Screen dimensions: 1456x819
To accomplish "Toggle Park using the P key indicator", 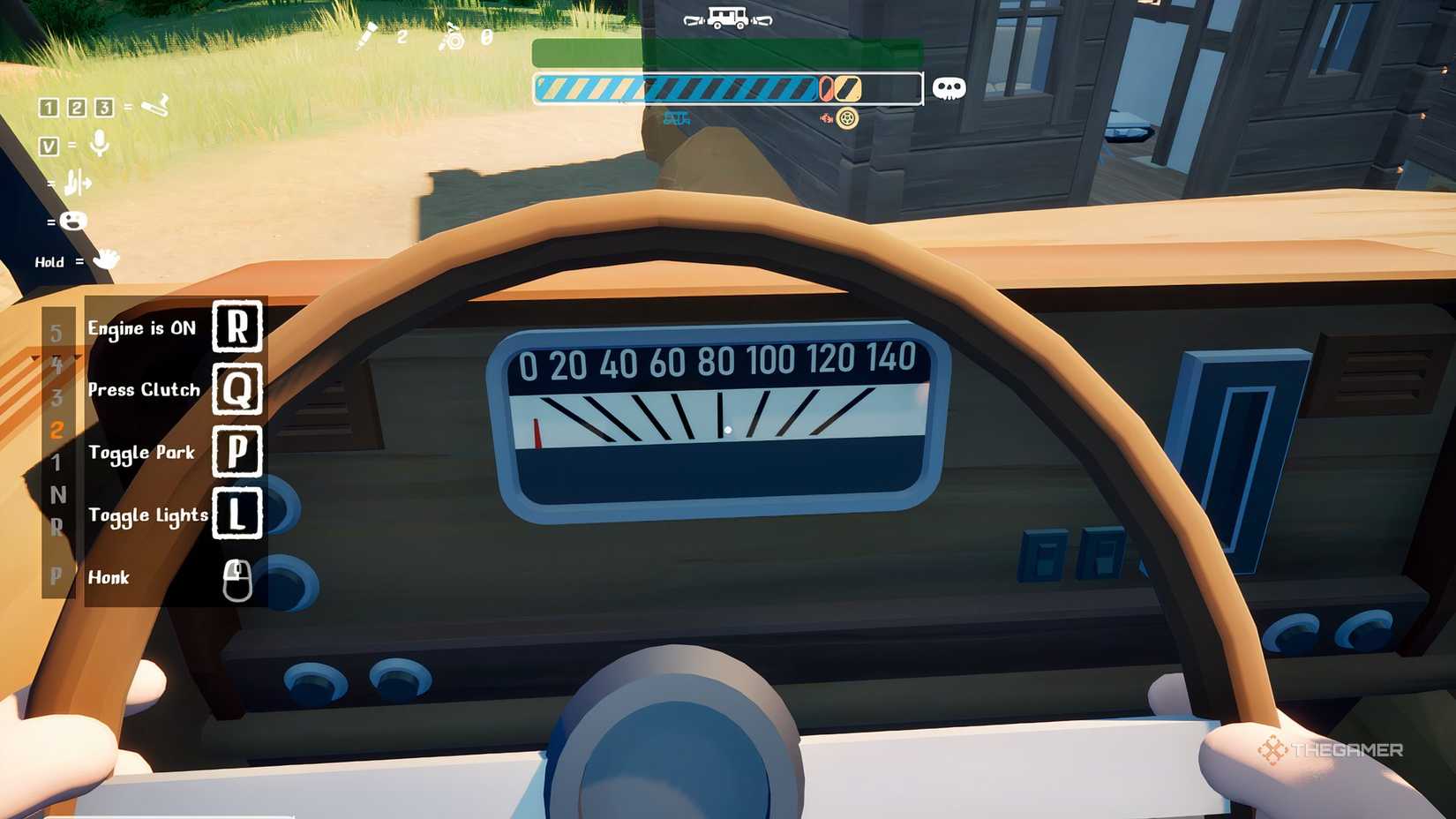I will 239,451.
